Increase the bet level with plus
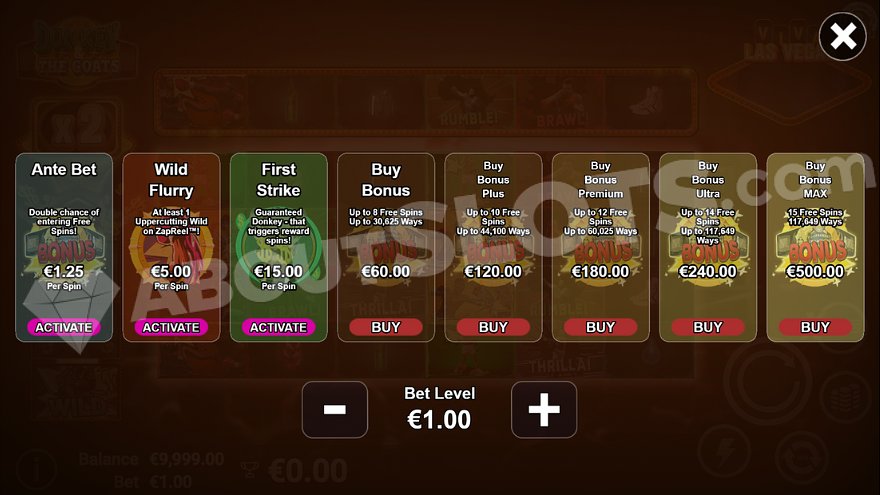880x495 pixels. (x=544, y=409)
